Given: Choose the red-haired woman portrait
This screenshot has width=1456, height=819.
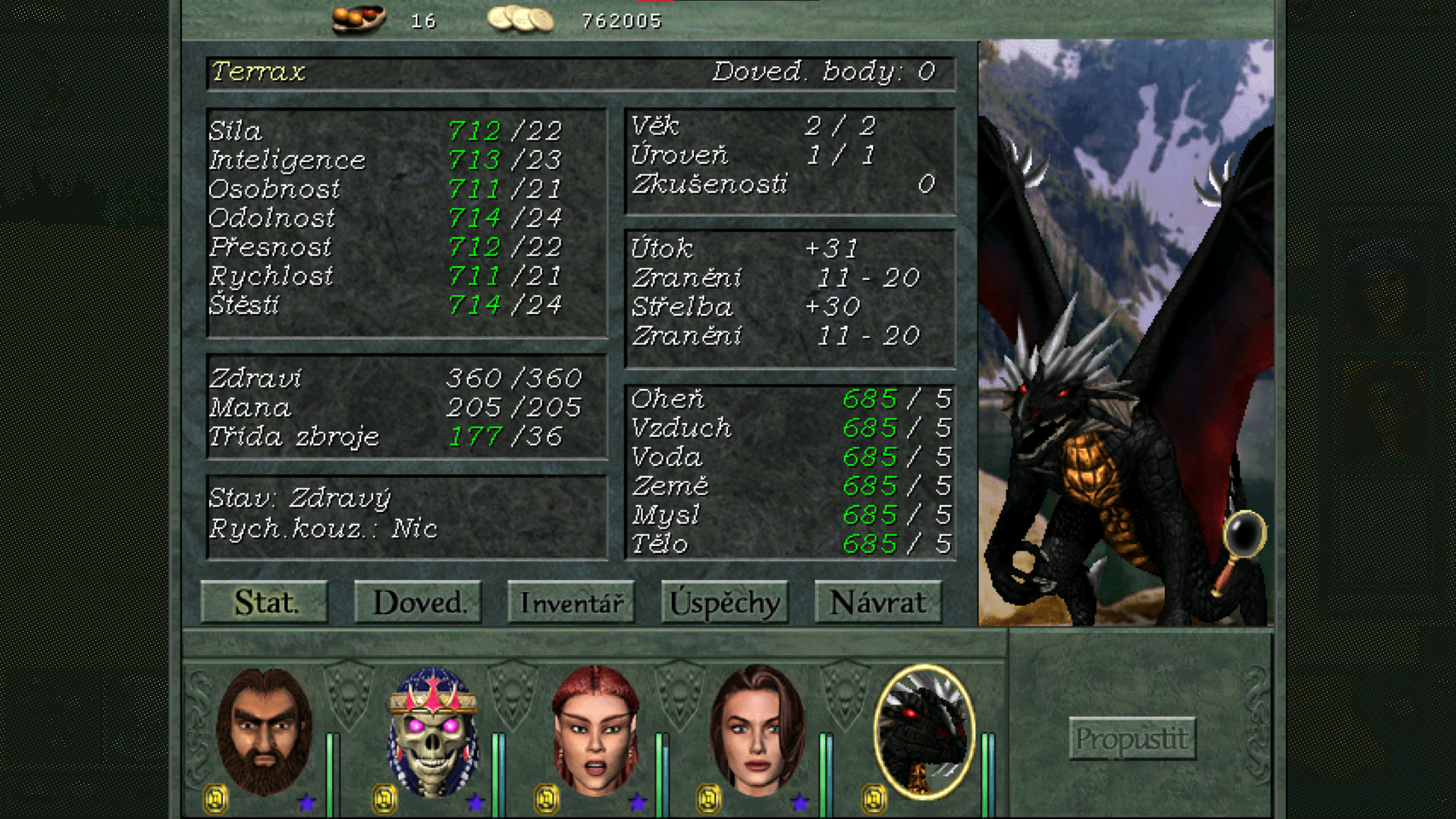Looking at the screenshot, I should click(595, 732).
